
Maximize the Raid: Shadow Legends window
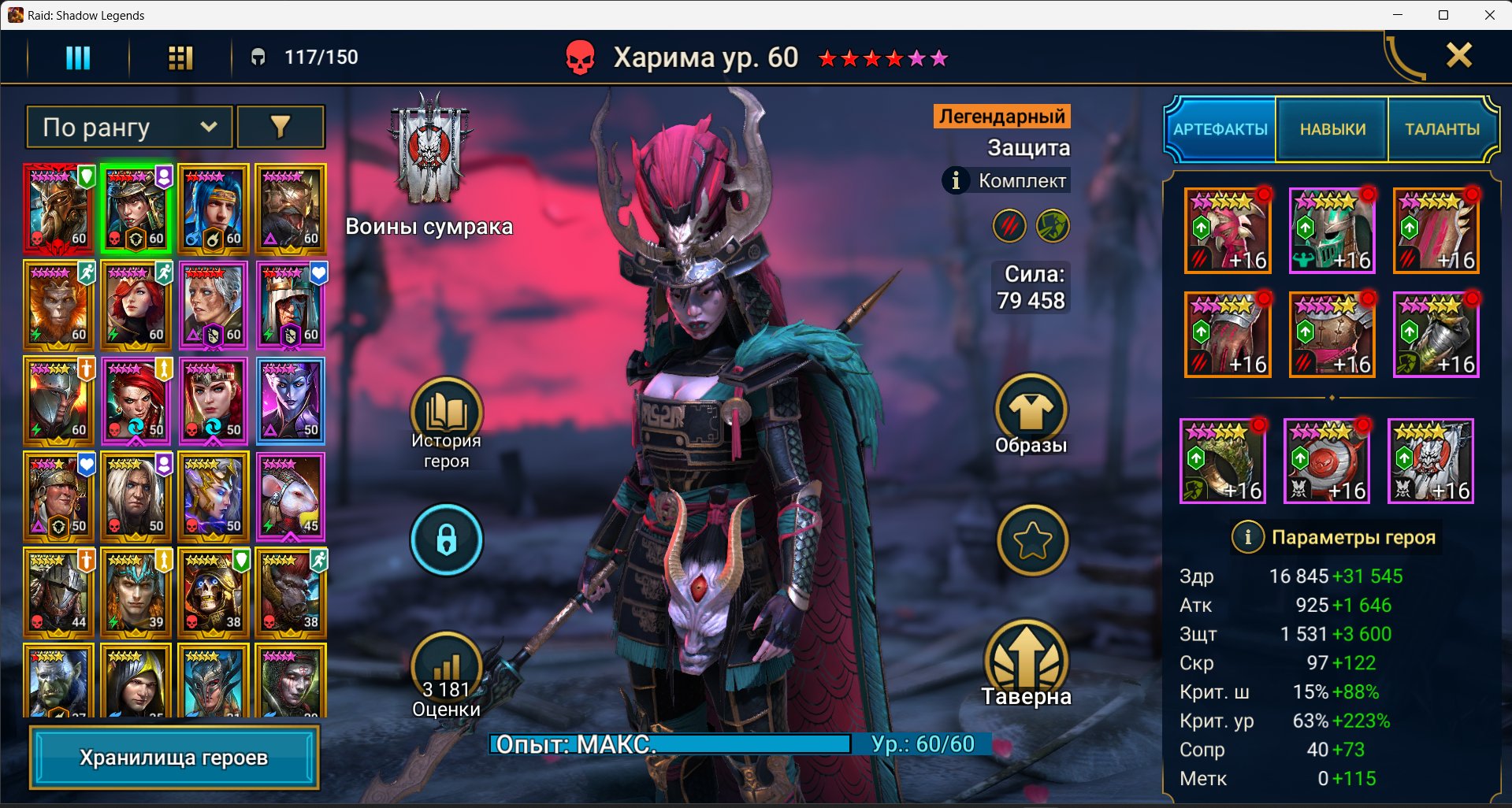point(1443,15)
